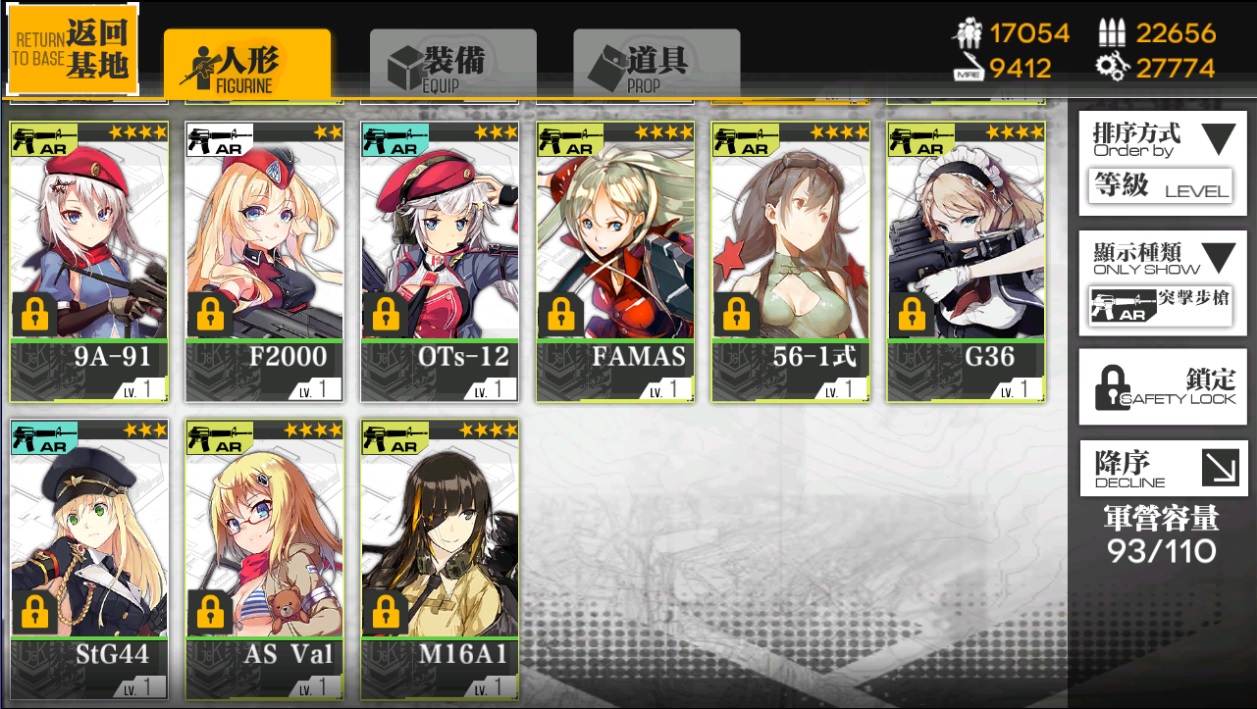
Task: Toggle the Decline sort order button
Action: 1162,468
